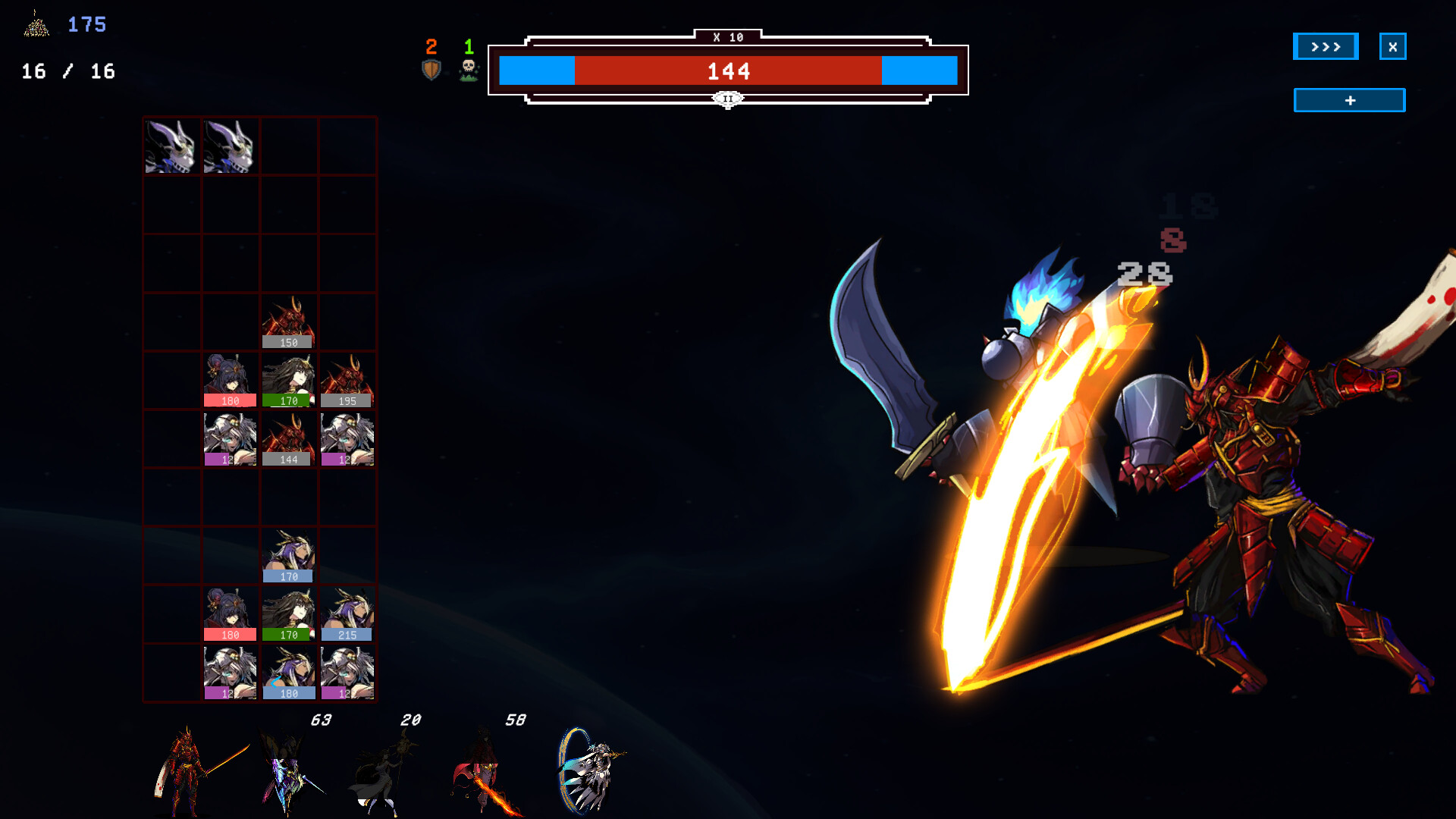1456x819 pixels.
Task: Toggle the II pause emblem below boss bar
Action: (727, 99)
